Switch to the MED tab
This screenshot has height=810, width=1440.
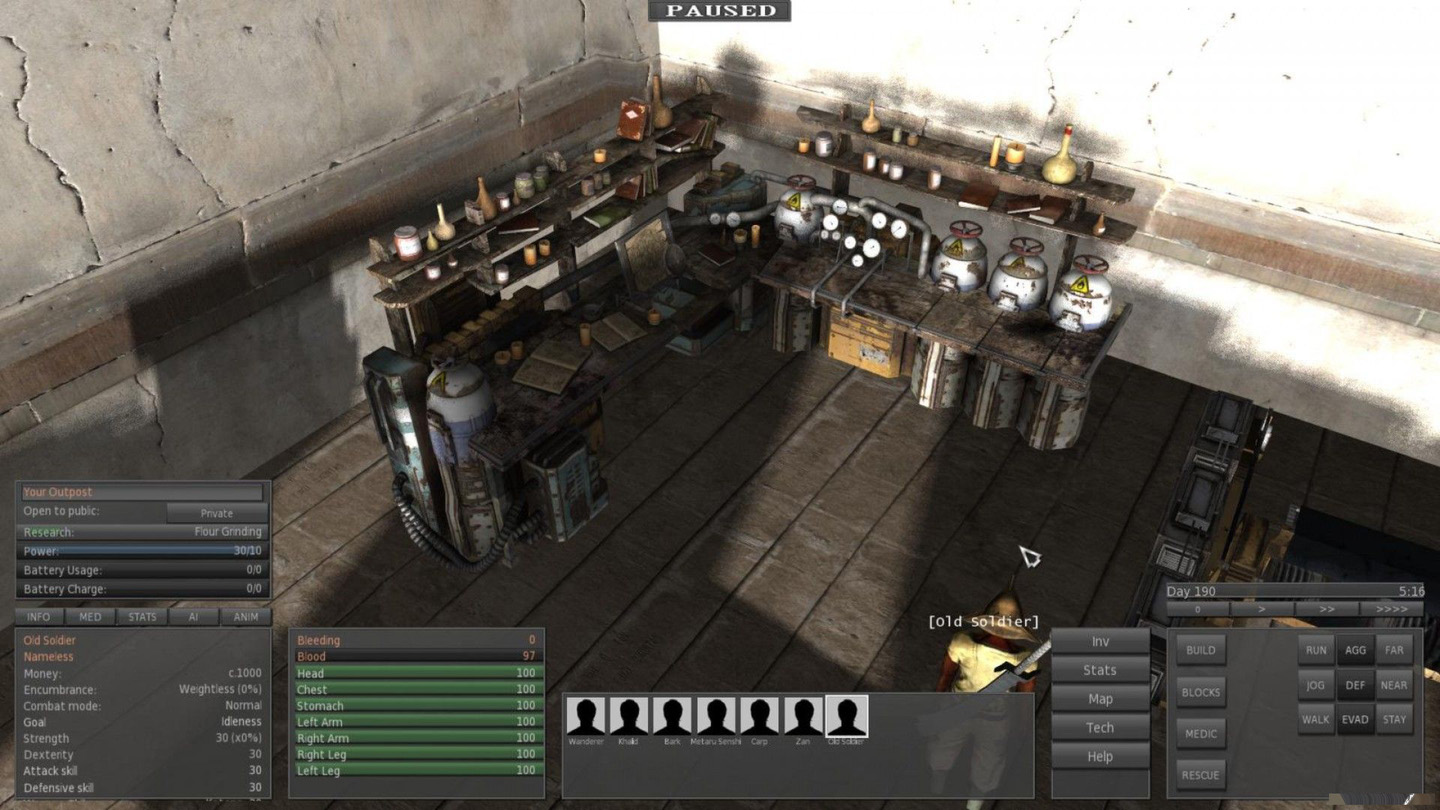[x=90, y=617]
